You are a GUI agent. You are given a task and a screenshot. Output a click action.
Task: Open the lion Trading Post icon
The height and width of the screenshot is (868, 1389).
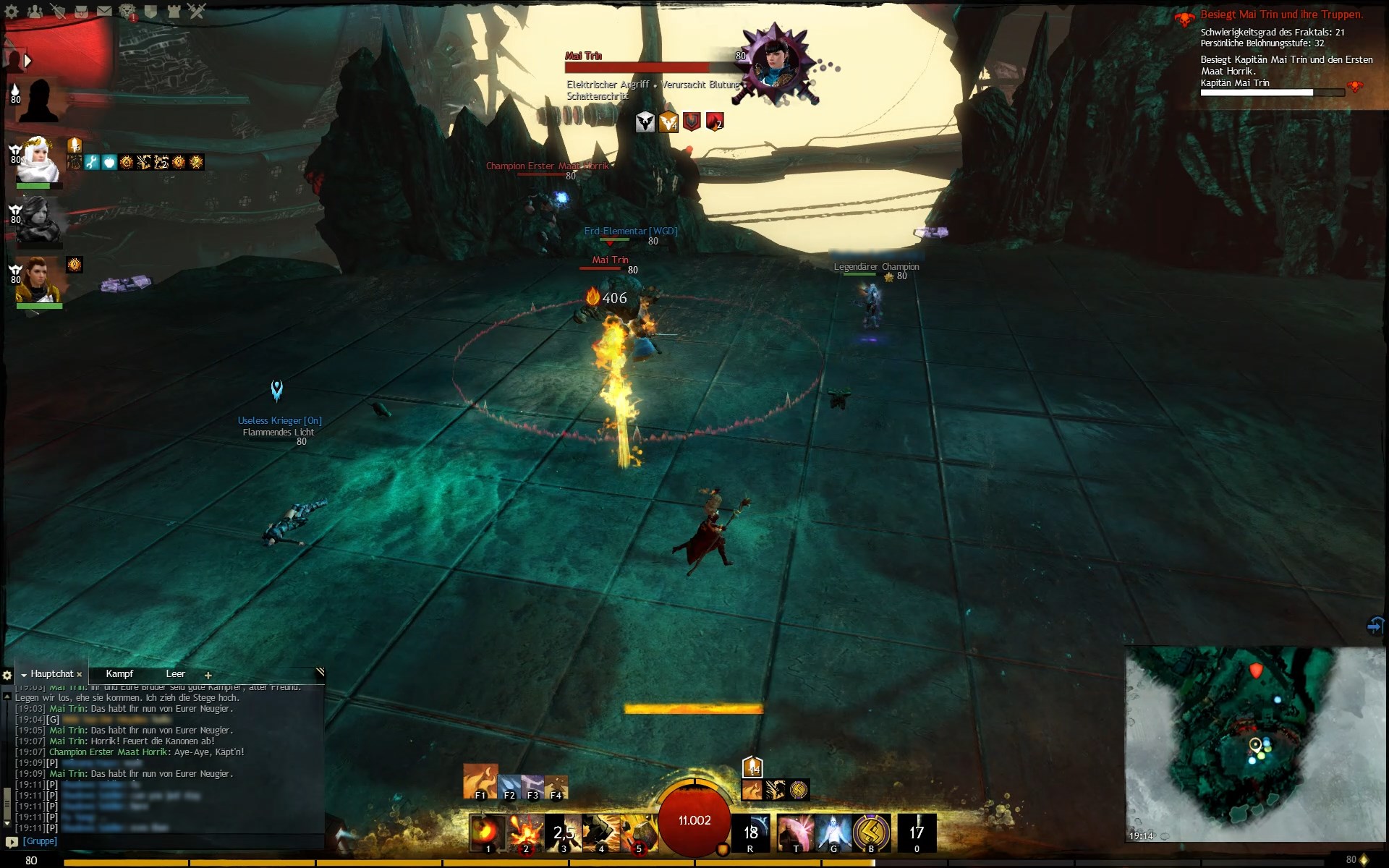coord(127,11)
